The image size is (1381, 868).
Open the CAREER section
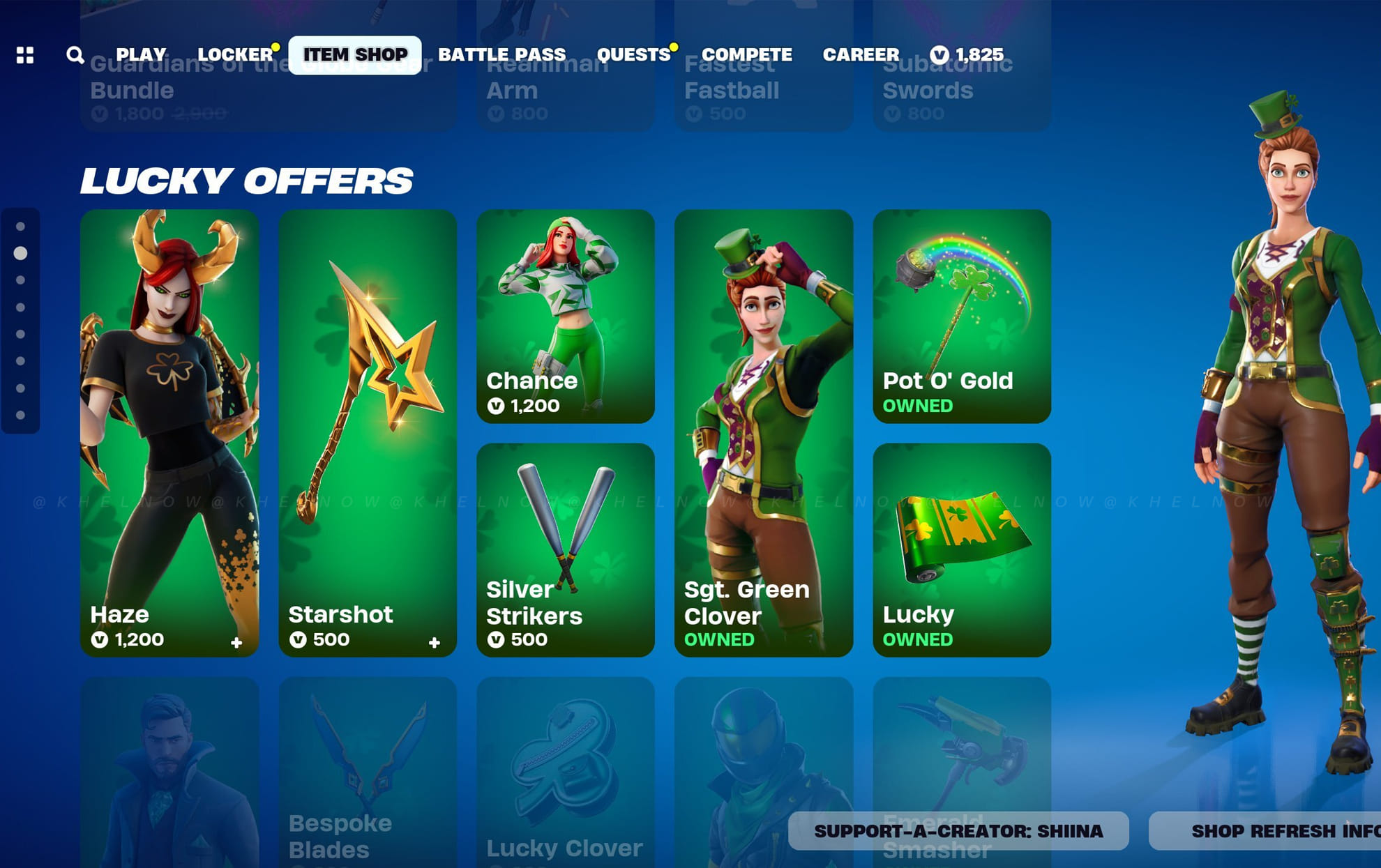[x=861, y=54]
